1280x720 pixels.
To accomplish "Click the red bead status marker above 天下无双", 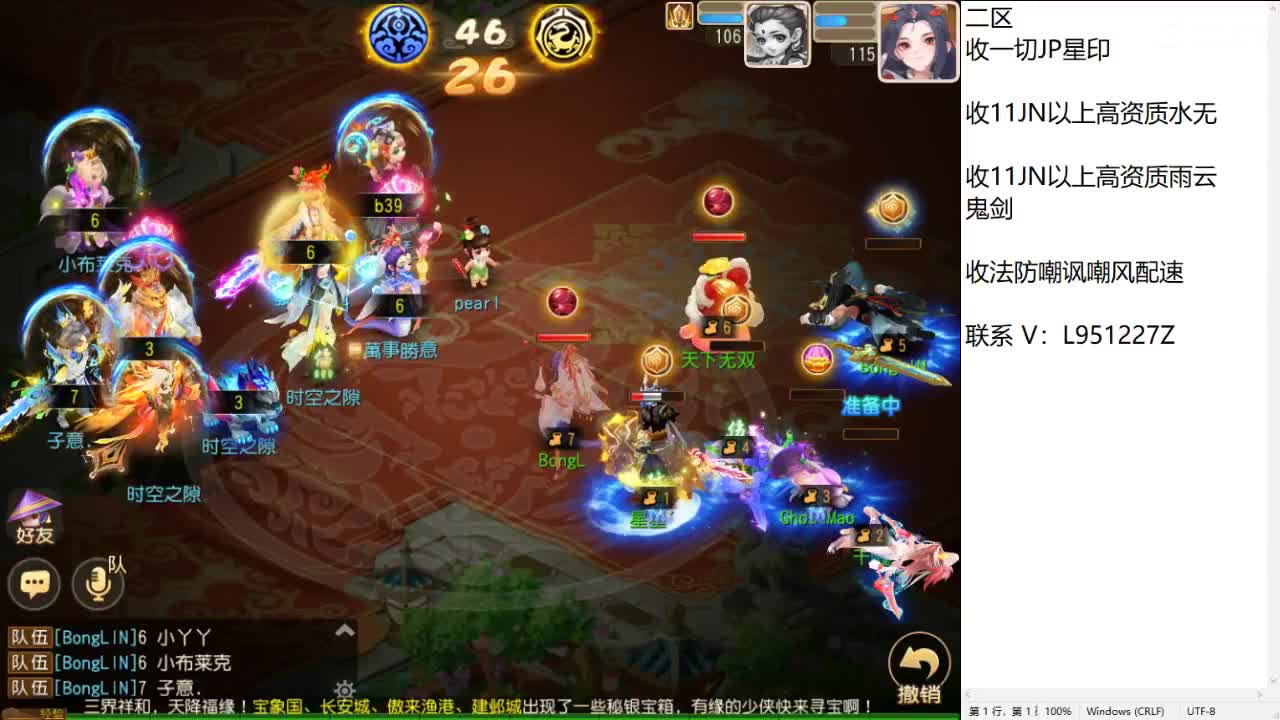I will (718, 204).
